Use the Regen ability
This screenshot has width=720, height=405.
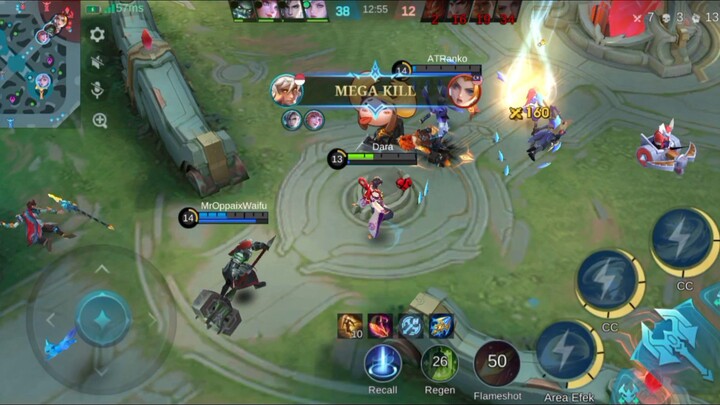[439, 363]
